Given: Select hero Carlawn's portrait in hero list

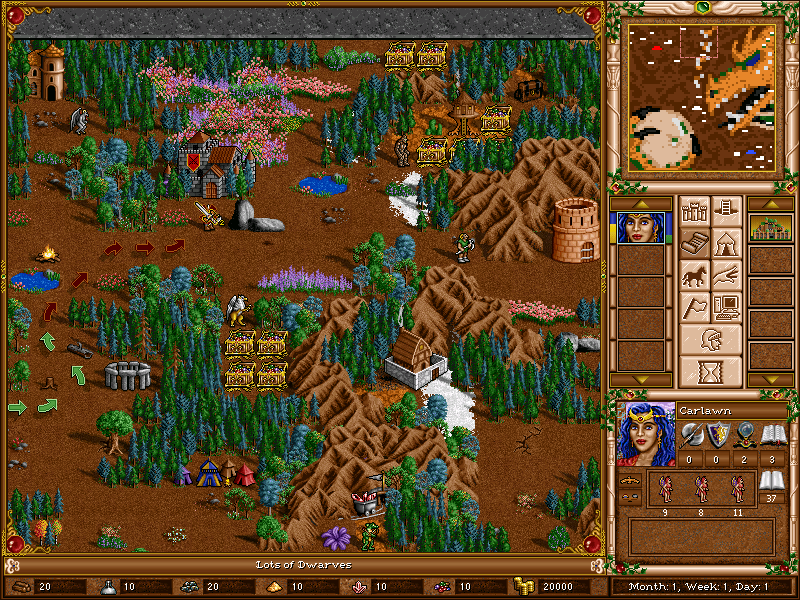Looking at the screenshot, I should pos(638,228).
